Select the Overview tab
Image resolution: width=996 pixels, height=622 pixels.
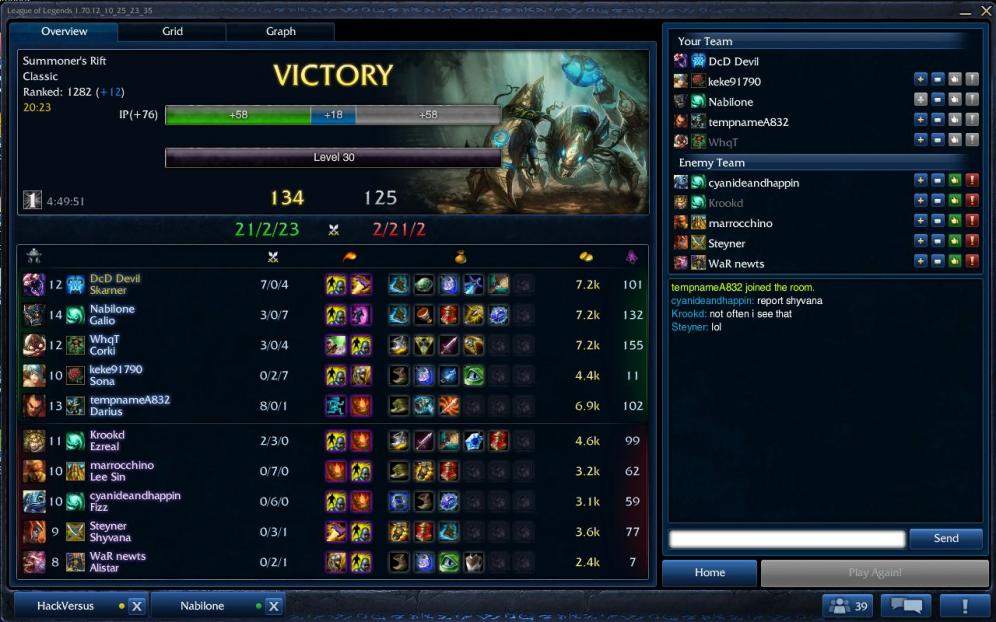click(64, 31)
